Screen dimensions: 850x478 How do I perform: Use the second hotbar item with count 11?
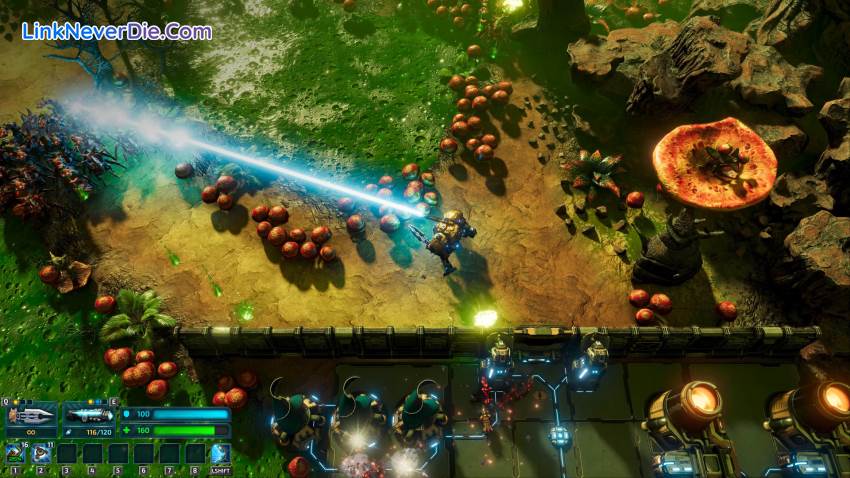[x=41, y=455]
